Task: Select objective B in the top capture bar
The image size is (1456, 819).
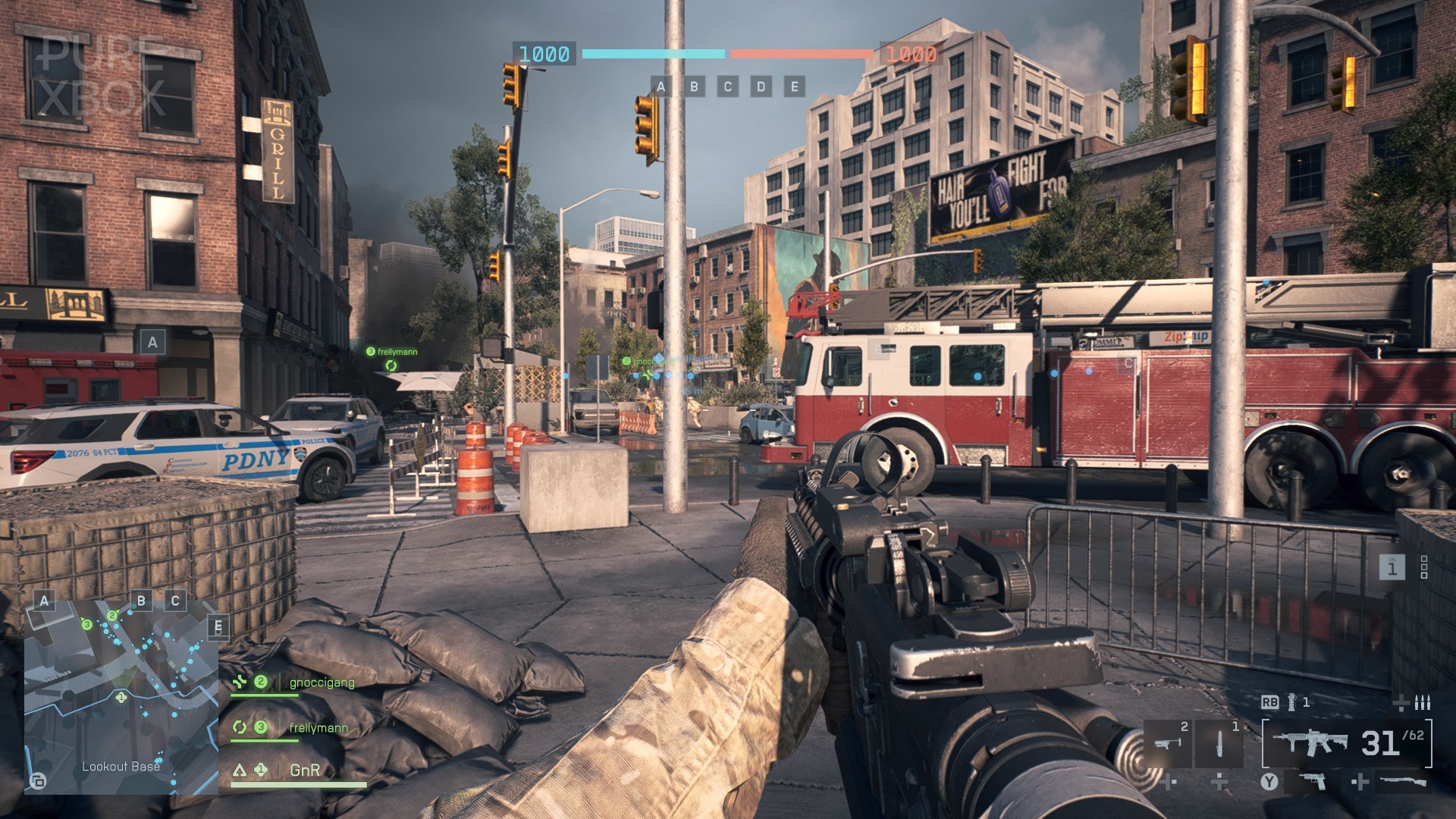Action: click(x=695, y=86)
